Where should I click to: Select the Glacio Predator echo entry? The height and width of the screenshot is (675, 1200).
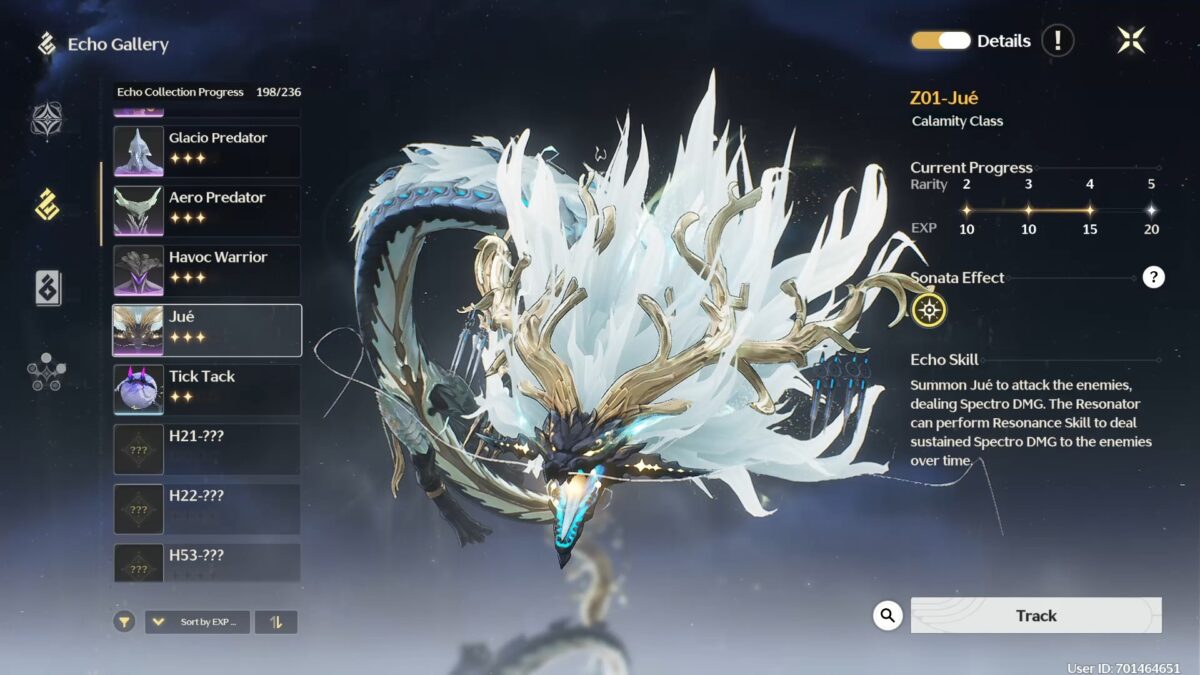pyautogui.click(x=207, y=151)
